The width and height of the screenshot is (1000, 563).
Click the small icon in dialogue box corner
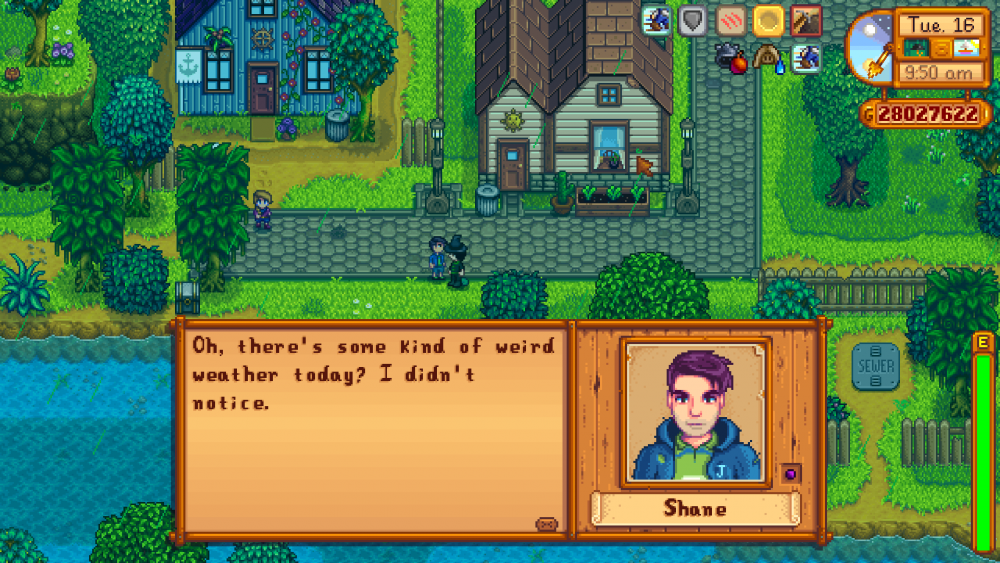(x=546, y=522)
